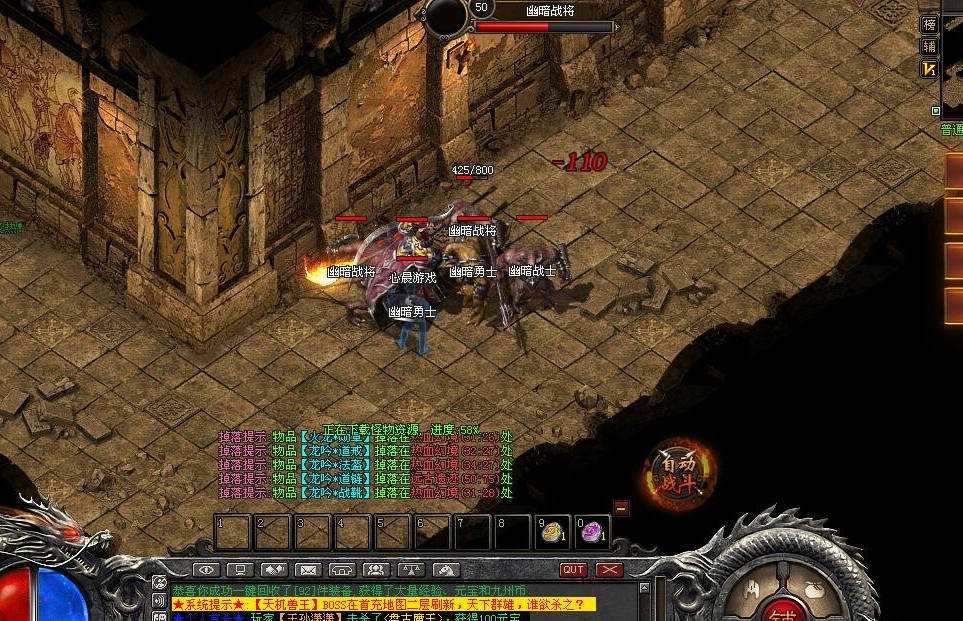Open the bag icon in the dragon dial

tap(816, 586)
